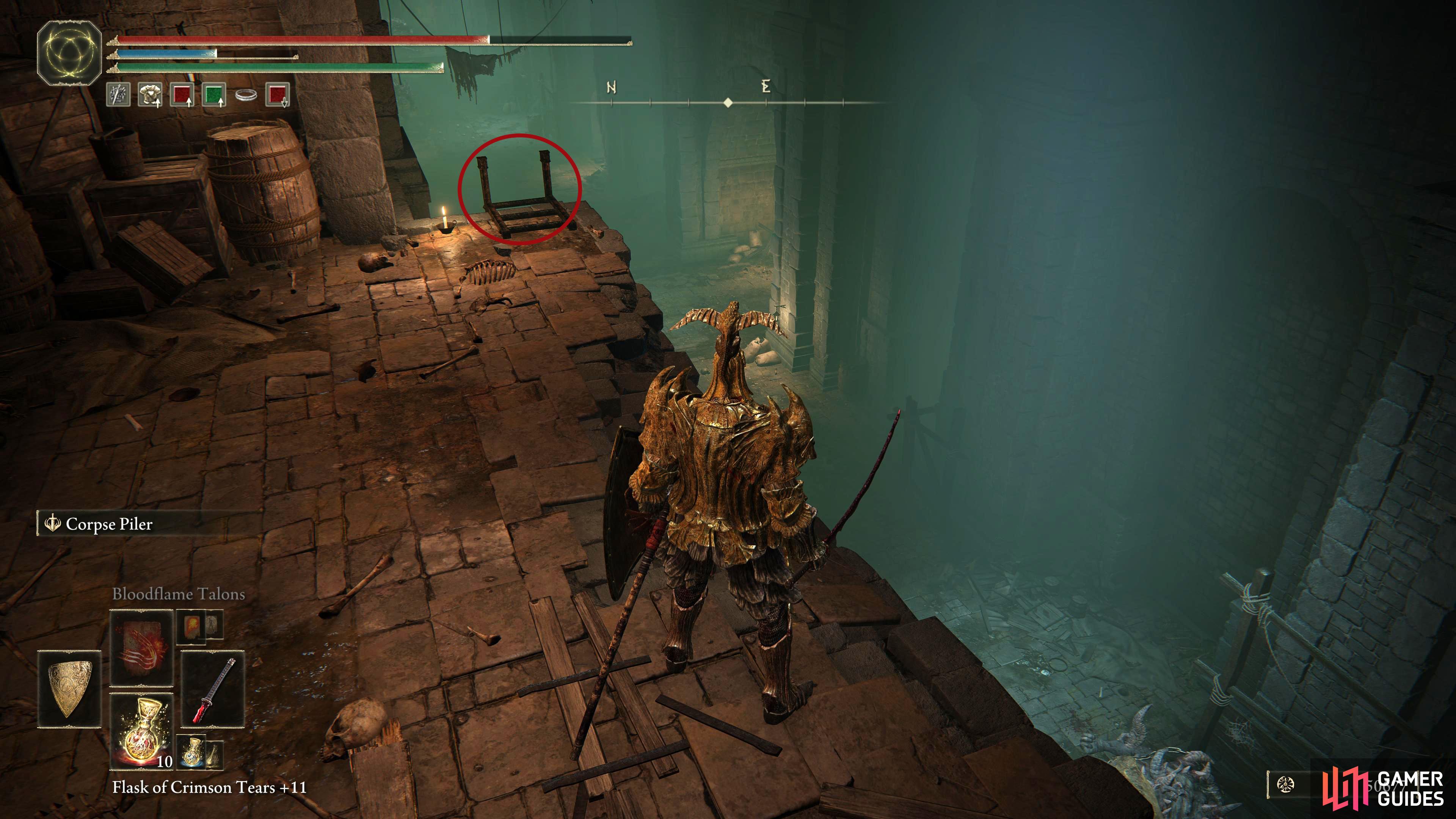Inspect the green square buff icon

214,94
